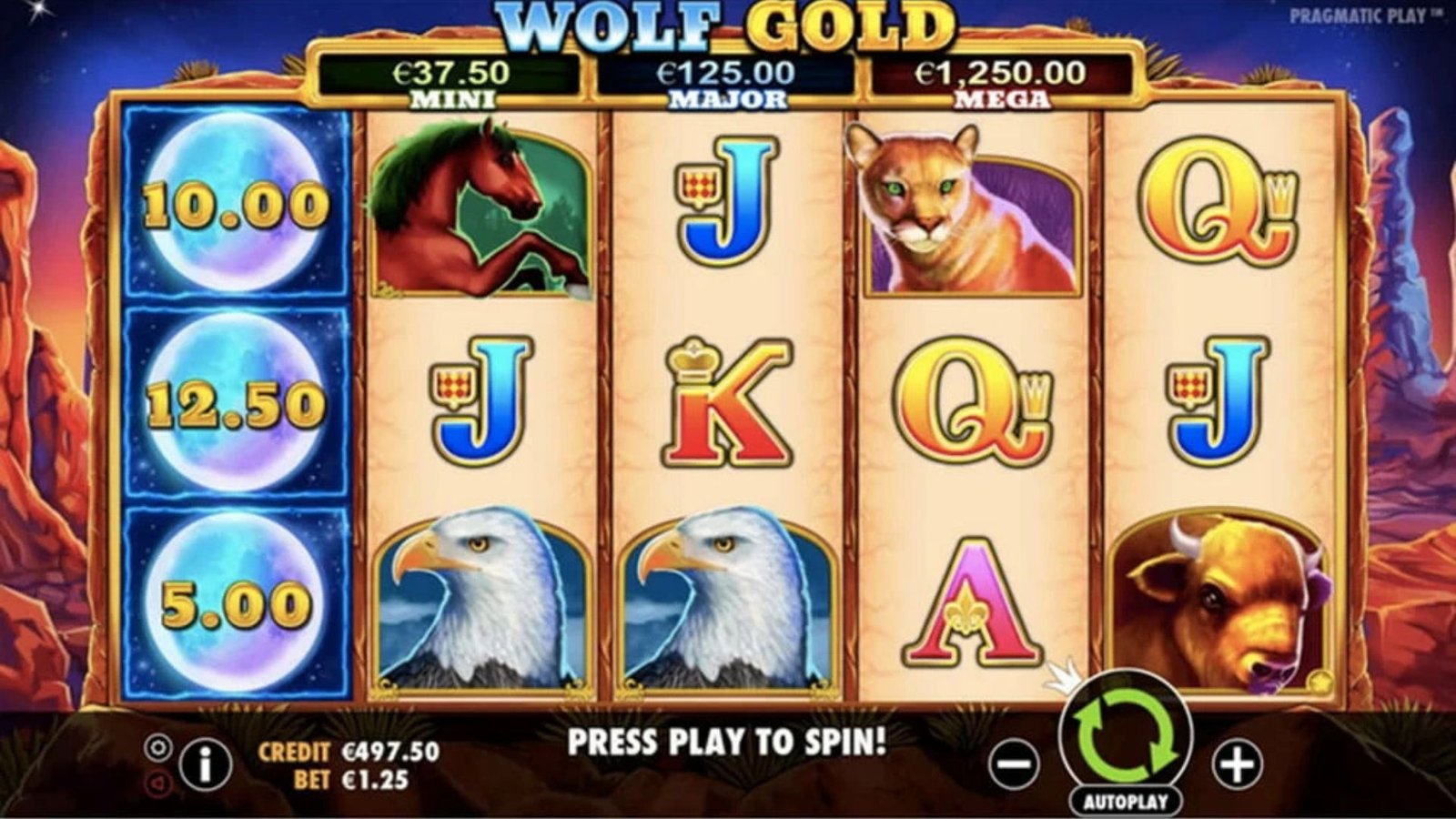Click the 12.50 moon bonus symbol
This screenshot has width=1456, height=819.
pos(235,400)
